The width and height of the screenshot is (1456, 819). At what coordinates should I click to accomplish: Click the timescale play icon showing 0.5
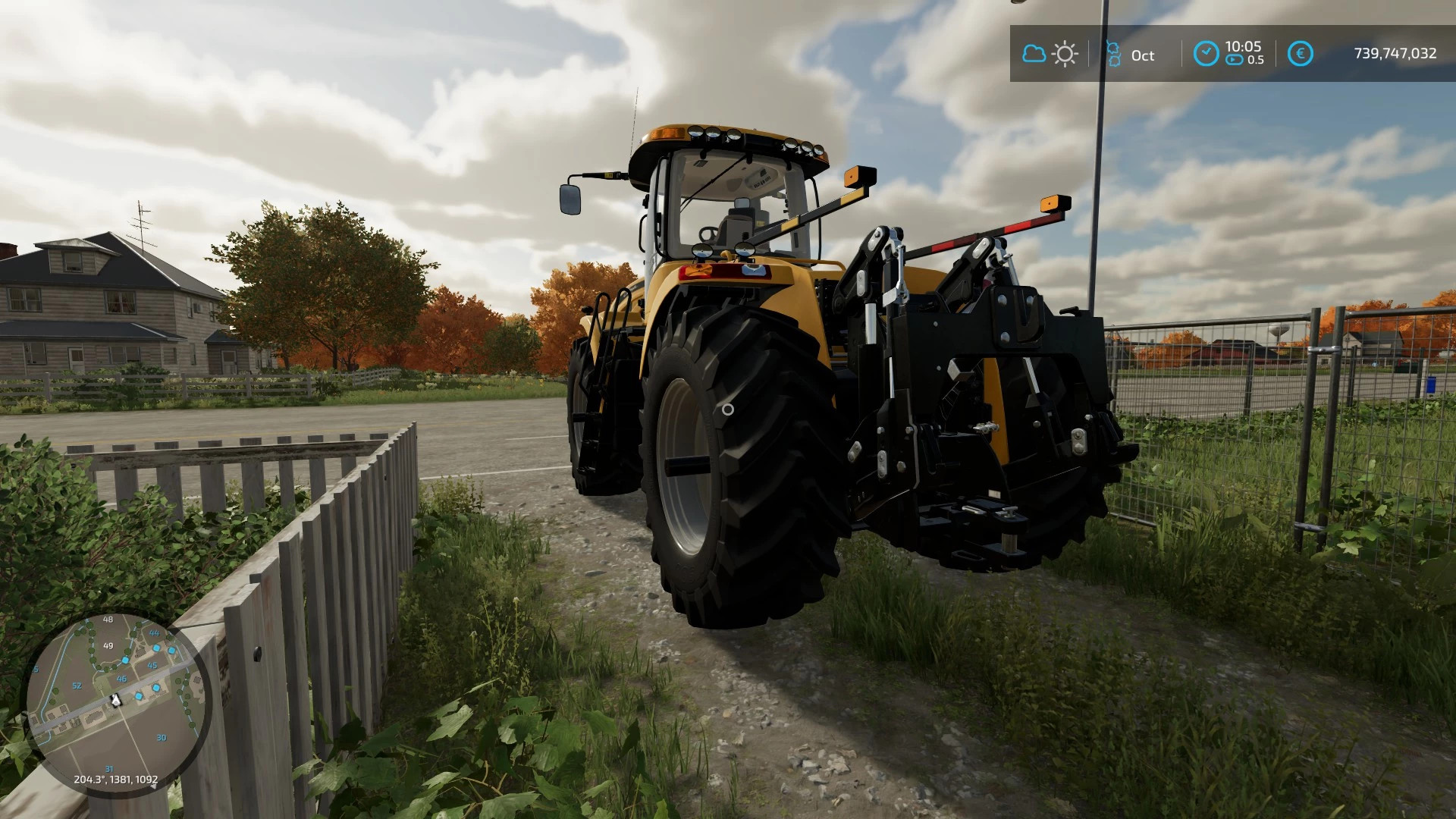(x=1234, y=59)
